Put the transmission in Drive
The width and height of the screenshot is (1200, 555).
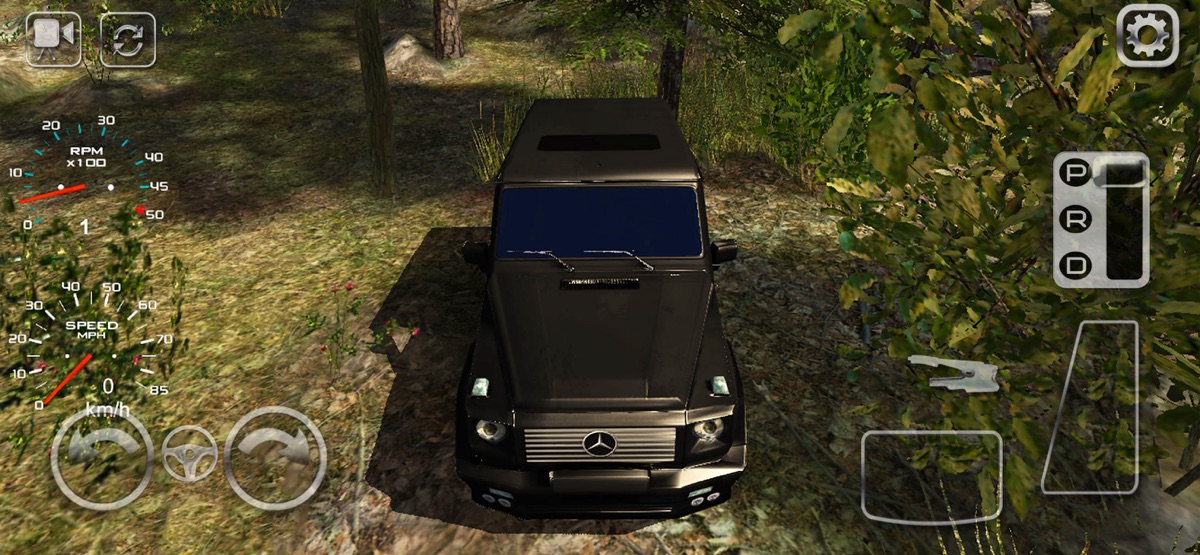[1076, 266]
